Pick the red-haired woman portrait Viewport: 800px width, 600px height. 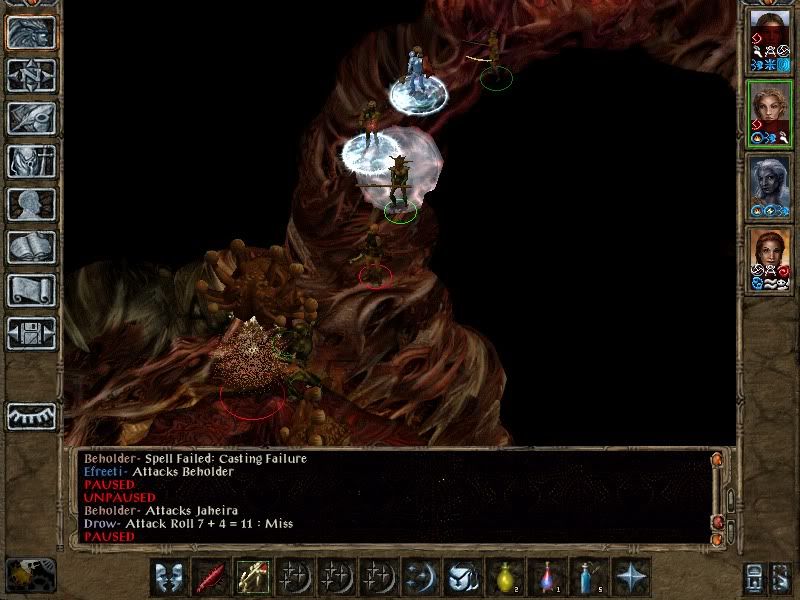click(x=769, y=257)
